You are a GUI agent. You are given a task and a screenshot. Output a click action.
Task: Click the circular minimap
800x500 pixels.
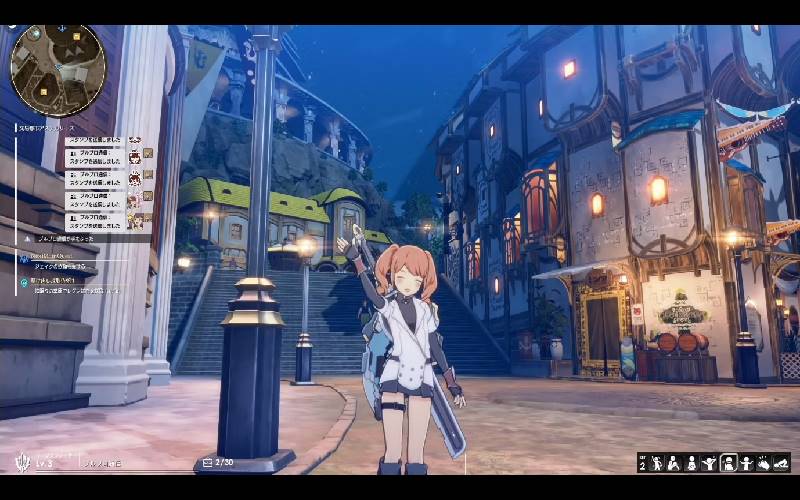57,70
